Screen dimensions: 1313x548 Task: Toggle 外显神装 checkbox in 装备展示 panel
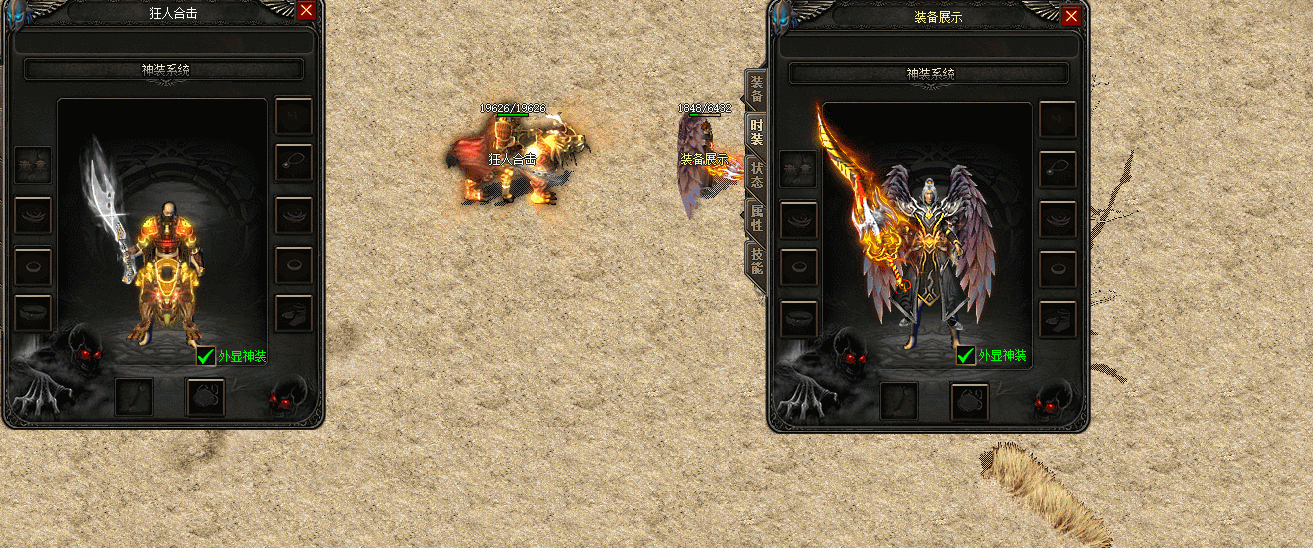coord(965,355)
